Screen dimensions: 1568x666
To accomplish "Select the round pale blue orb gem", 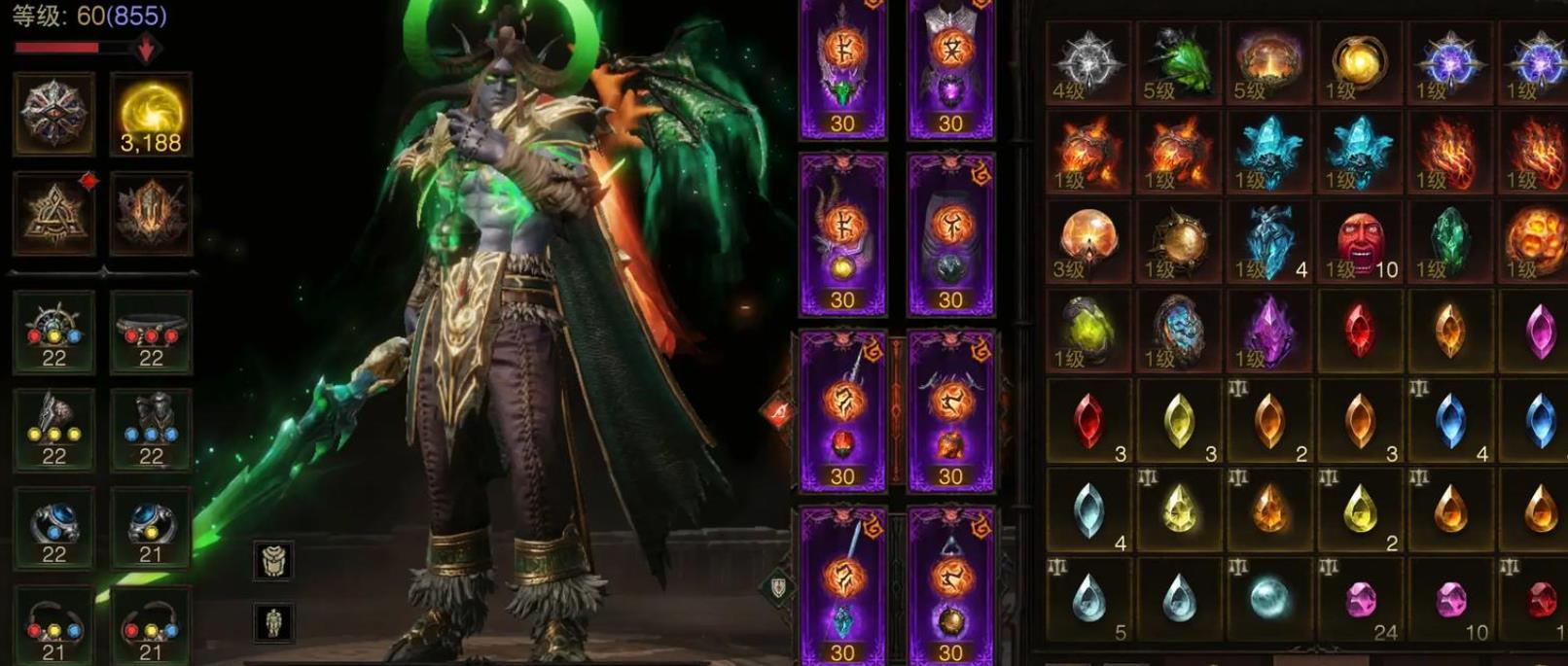I will coord(1268,599).
